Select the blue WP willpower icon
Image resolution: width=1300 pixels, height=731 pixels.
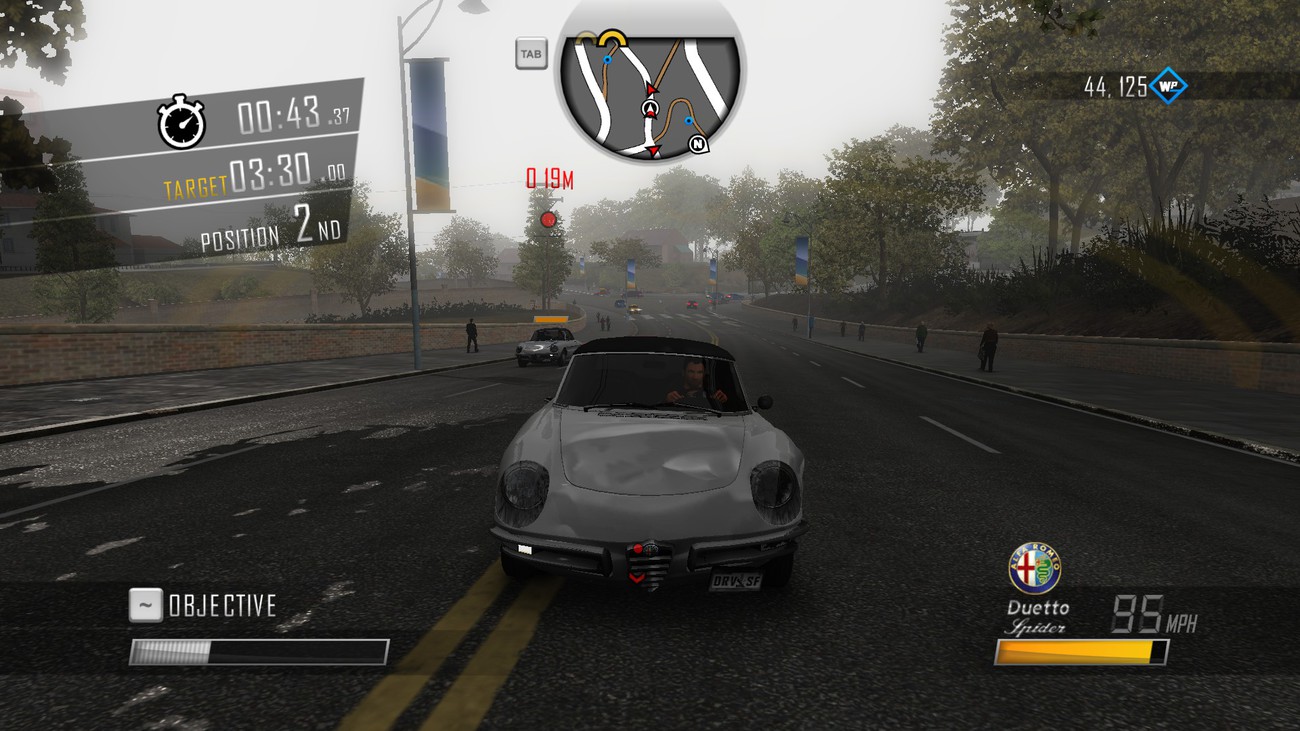pyautogui.click(x=1167, y=87)
